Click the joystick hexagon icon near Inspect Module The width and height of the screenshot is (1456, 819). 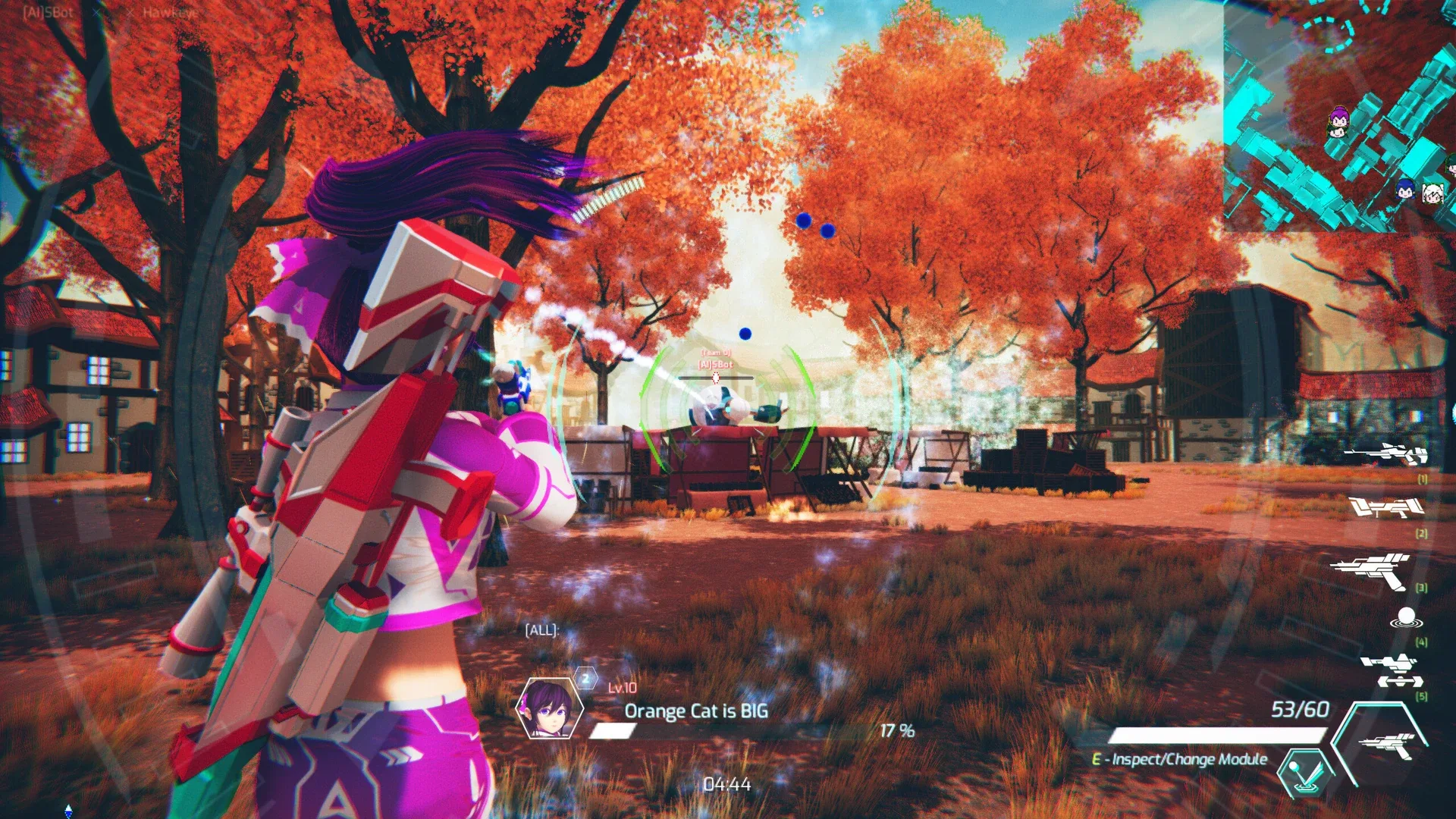tap(1304, 773)
